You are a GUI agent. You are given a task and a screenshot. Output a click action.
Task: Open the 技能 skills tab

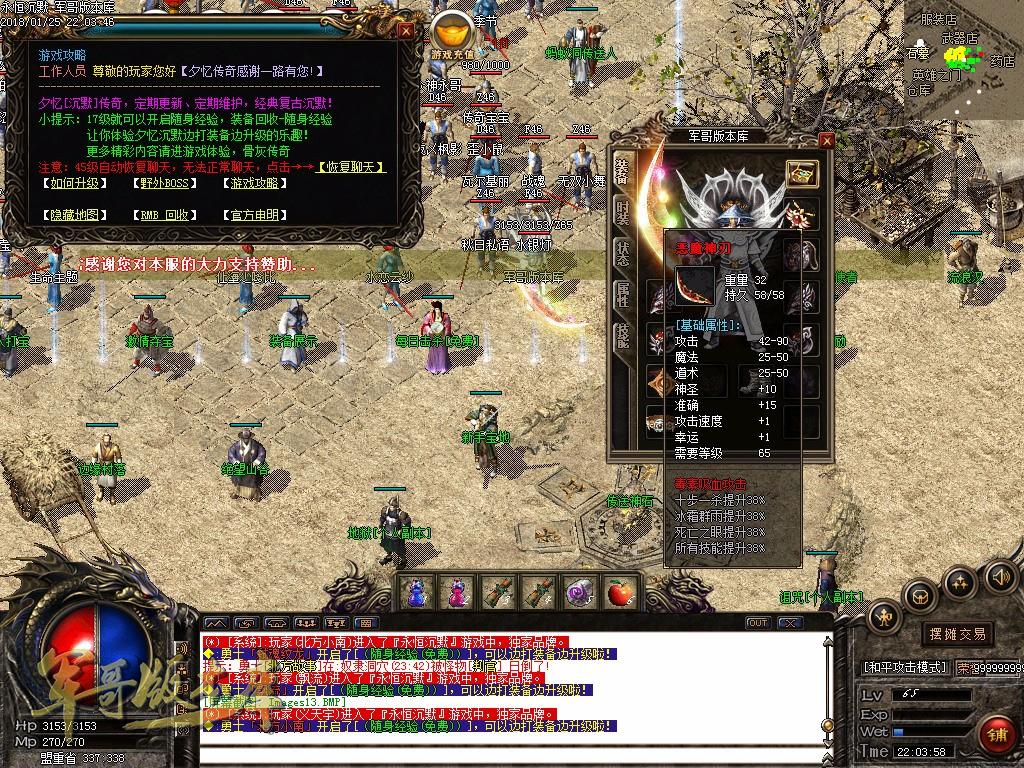click(x=622, y=336)
